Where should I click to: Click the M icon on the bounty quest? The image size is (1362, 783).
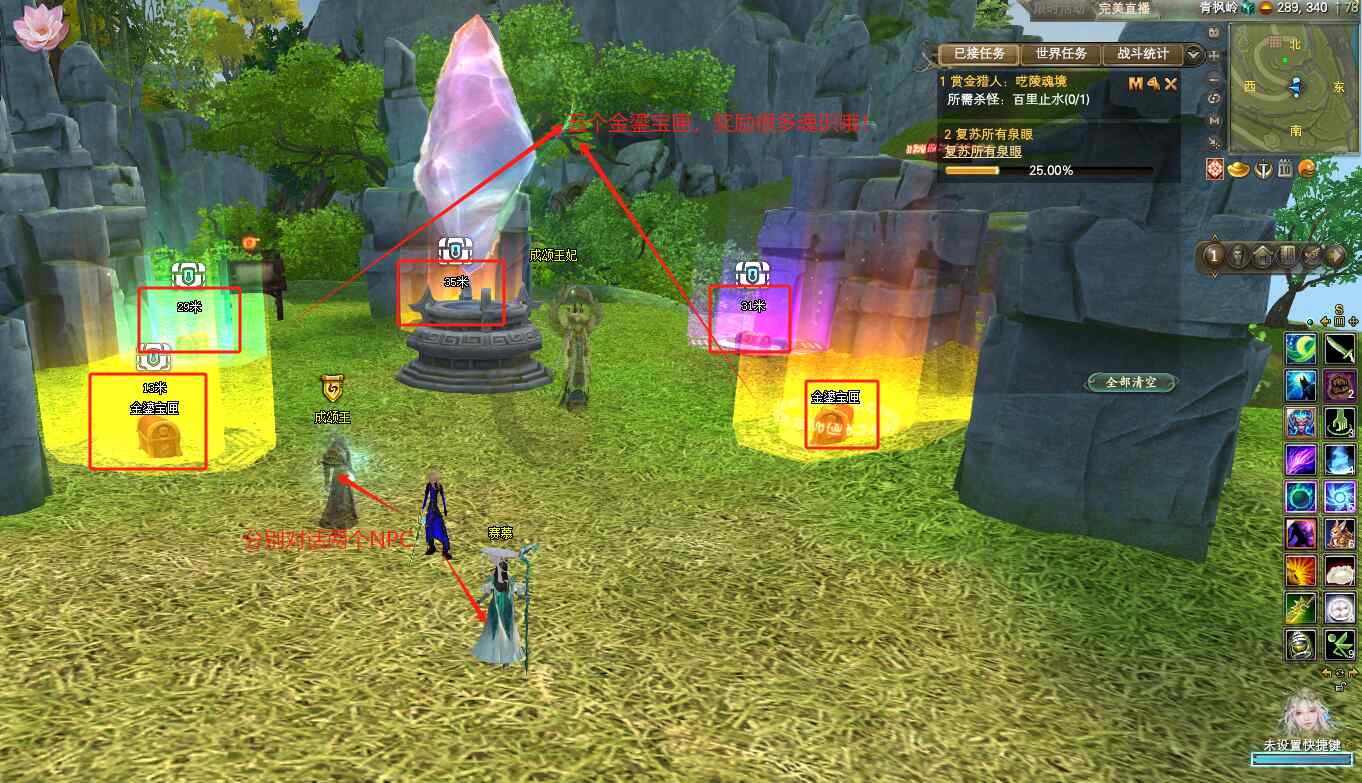(1135, 84)
